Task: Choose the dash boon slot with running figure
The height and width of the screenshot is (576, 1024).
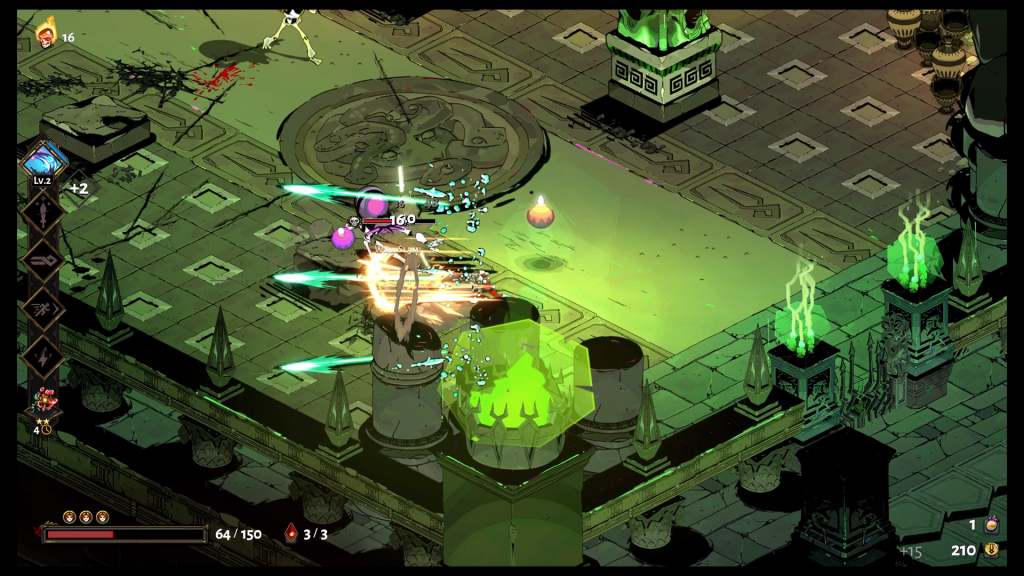Action: pyautogui.click(x=44, y=307)
